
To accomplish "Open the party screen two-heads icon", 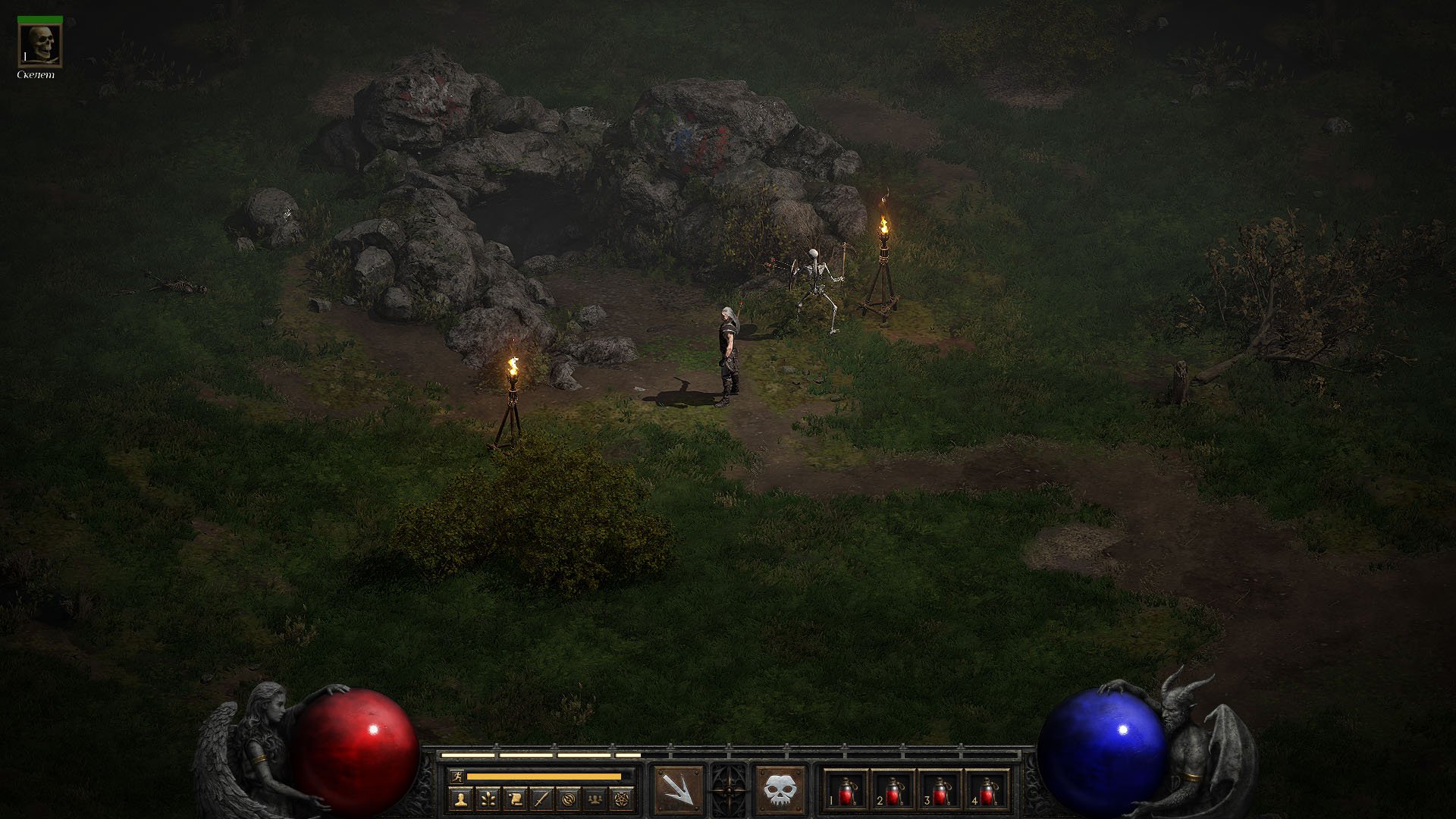I will (x=595, y=799).
